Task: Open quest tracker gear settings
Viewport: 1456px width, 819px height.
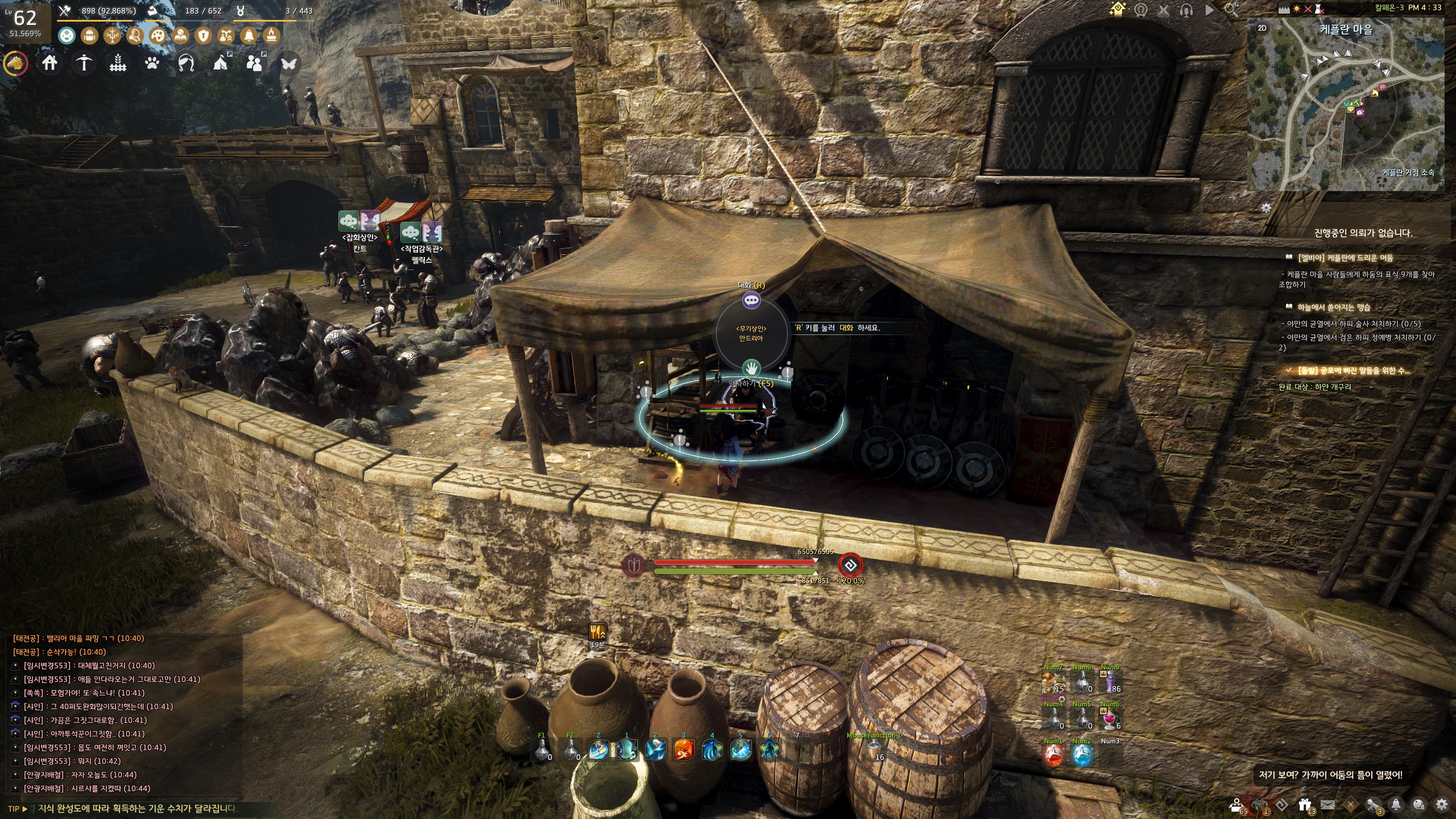Action: pyautogui.click(x=1266, y=208)
